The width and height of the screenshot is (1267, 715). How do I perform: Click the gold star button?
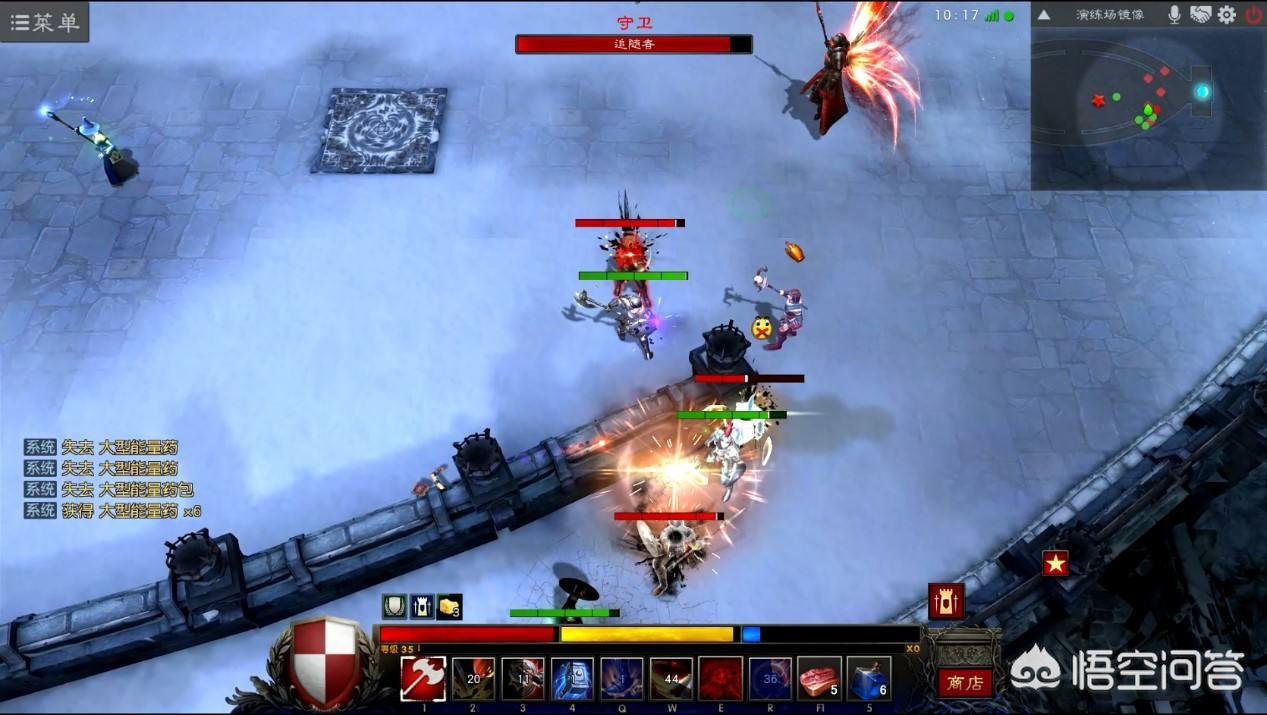(x=1055, y=563)
